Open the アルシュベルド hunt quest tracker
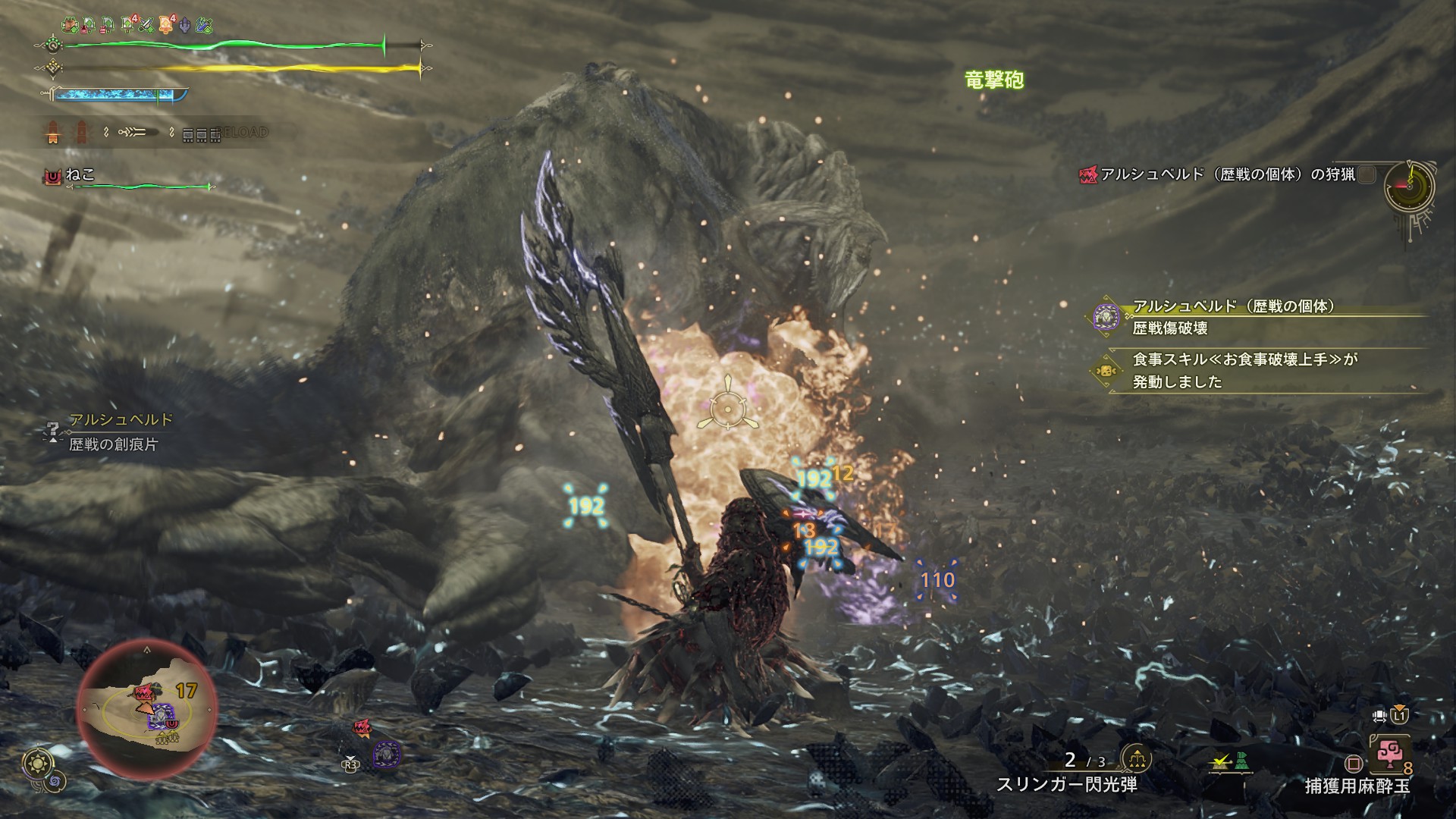This screenshot has height=819, width=1456. pyautogui.click(x=1227, y=174)
